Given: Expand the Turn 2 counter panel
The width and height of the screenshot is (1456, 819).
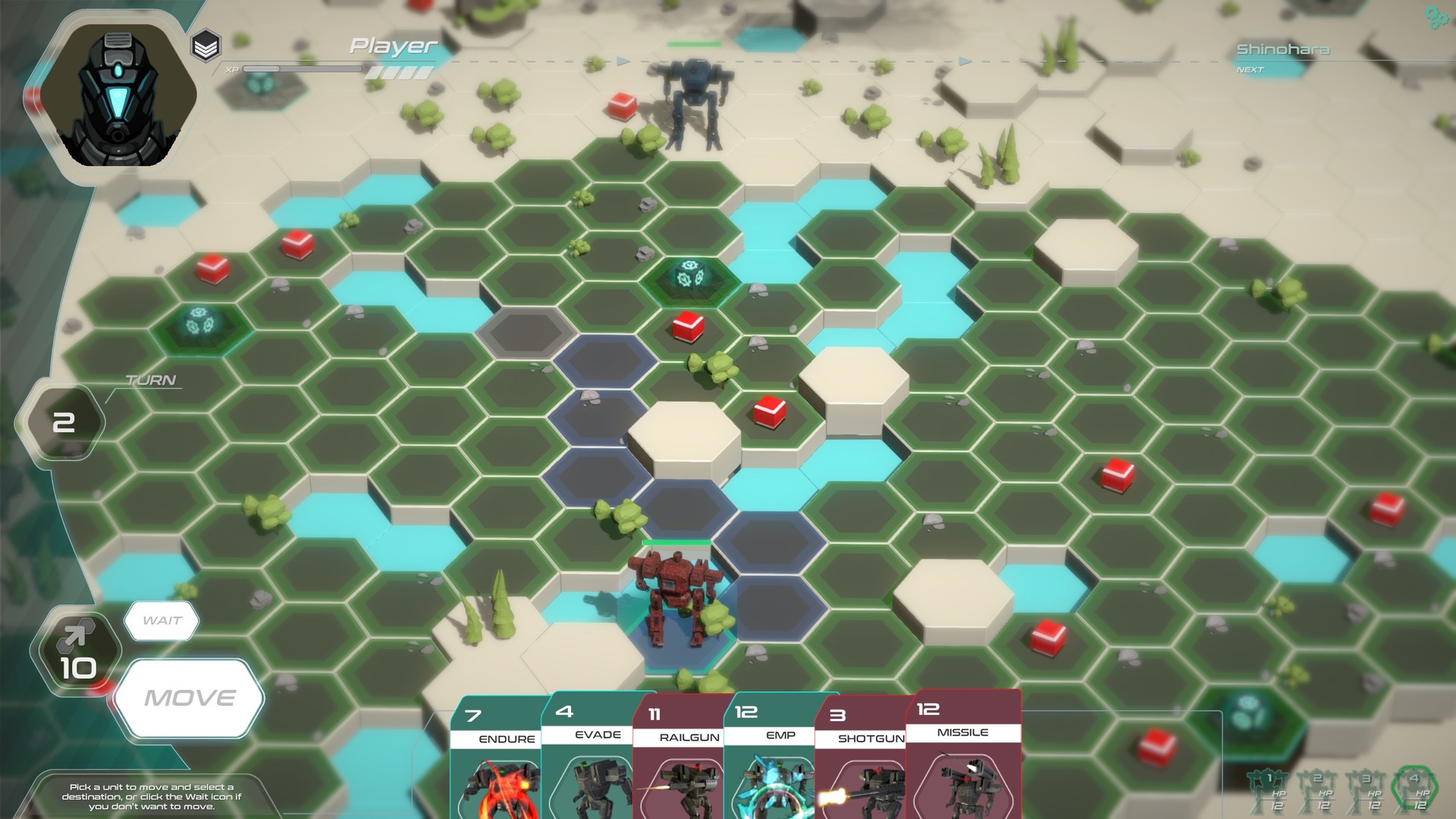Looking at the screenshot, I should (67, 421).
